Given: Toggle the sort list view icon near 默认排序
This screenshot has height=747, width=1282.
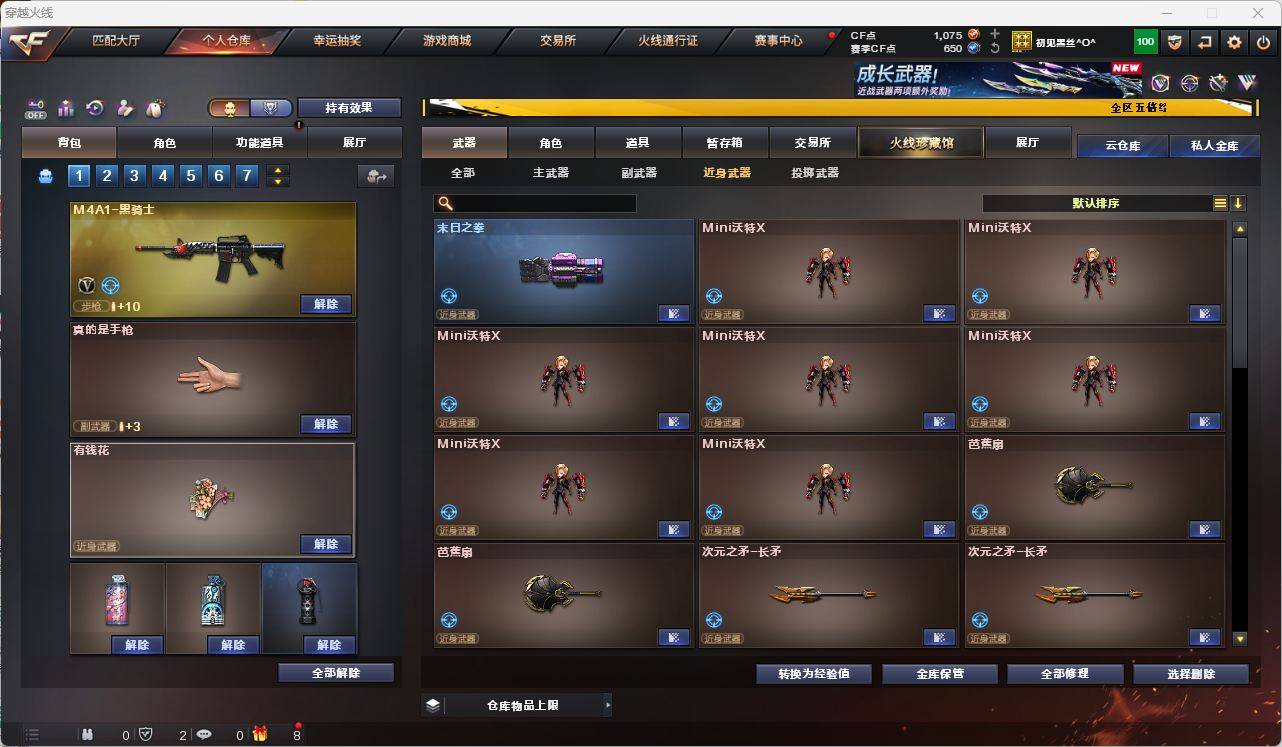Looking at the screenshot, I should [1219, 202].
